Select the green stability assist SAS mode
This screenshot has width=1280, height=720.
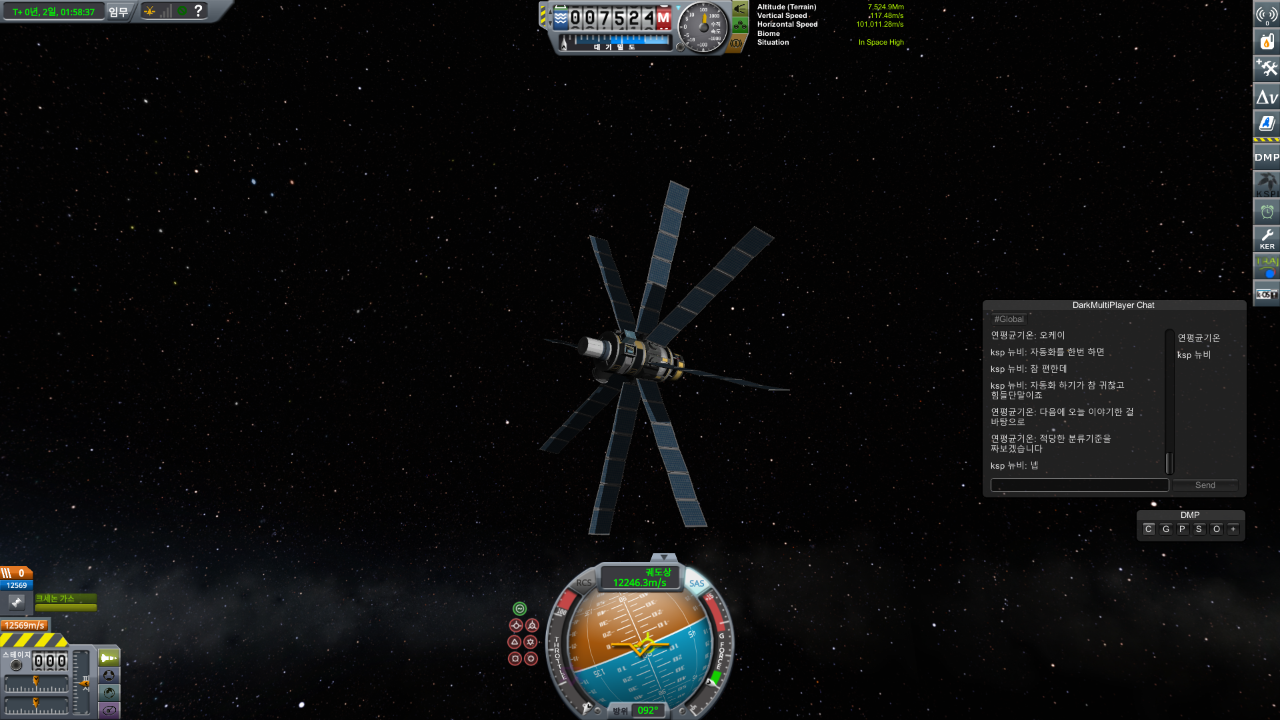pyautogui.click(x=520, y=608)
